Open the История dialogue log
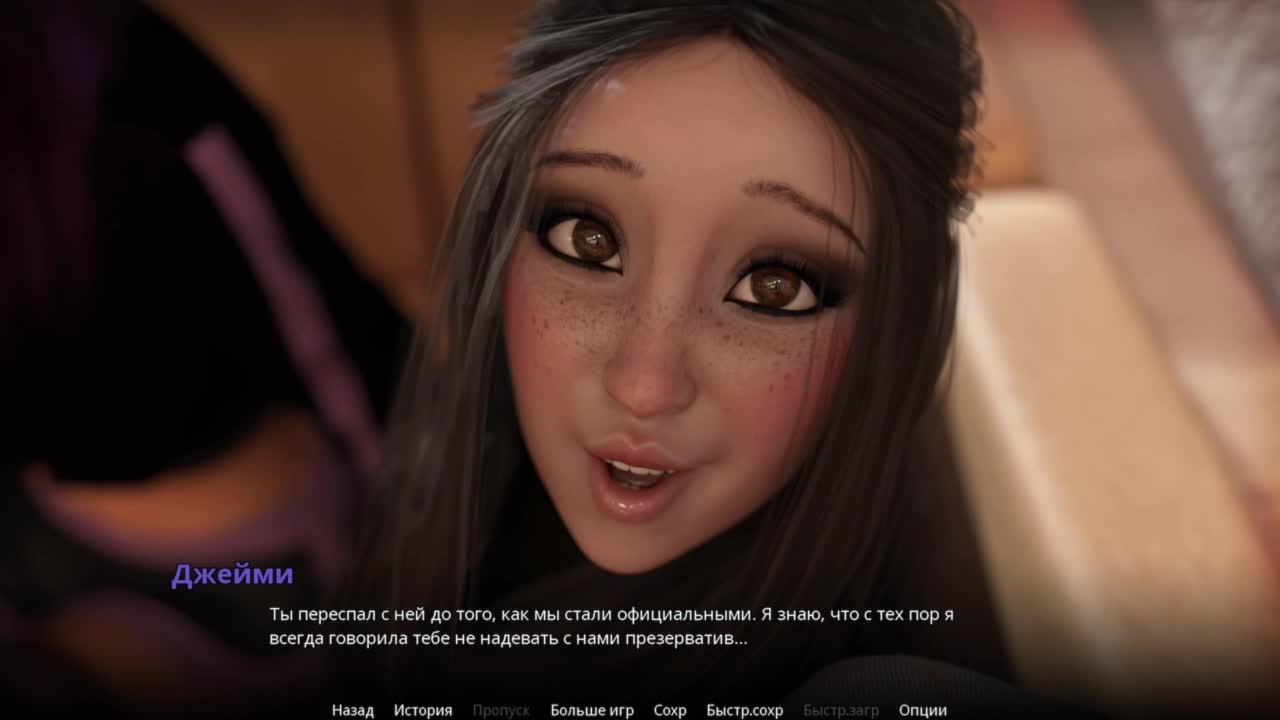 (x=423, y=710)
